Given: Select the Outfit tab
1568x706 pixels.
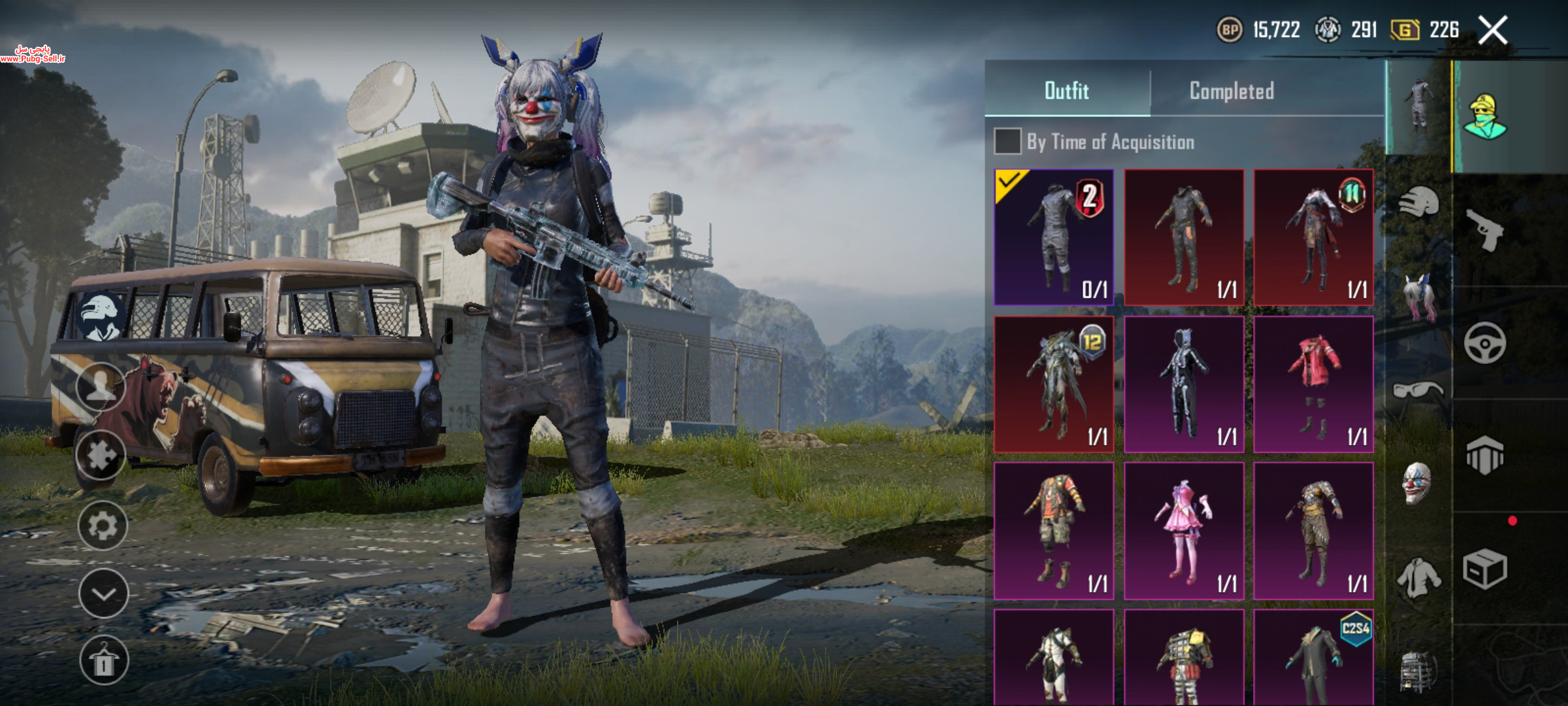Looking at the screenshot, I should click(x=1066, y=91).
